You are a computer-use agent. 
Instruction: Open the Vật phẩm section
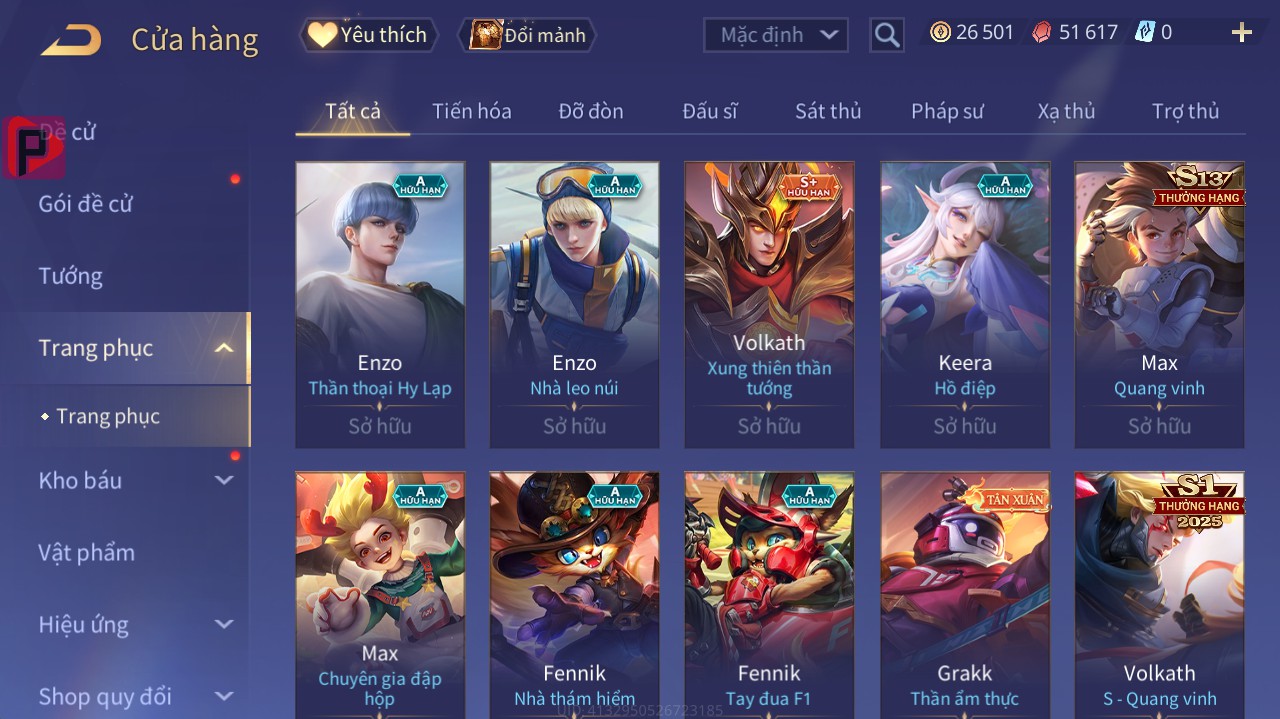pos(86,553)
